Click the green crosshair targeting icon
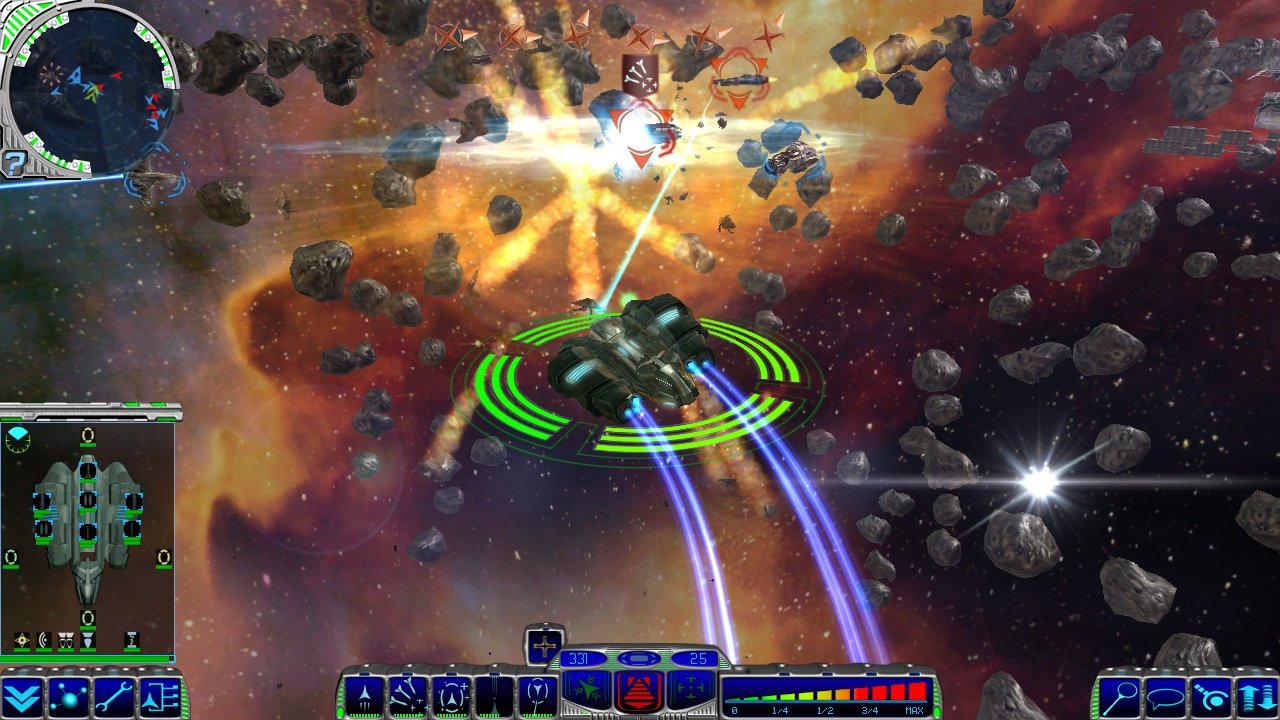The height and width of the screenshot is (720, 1280). tap(691, 688)
